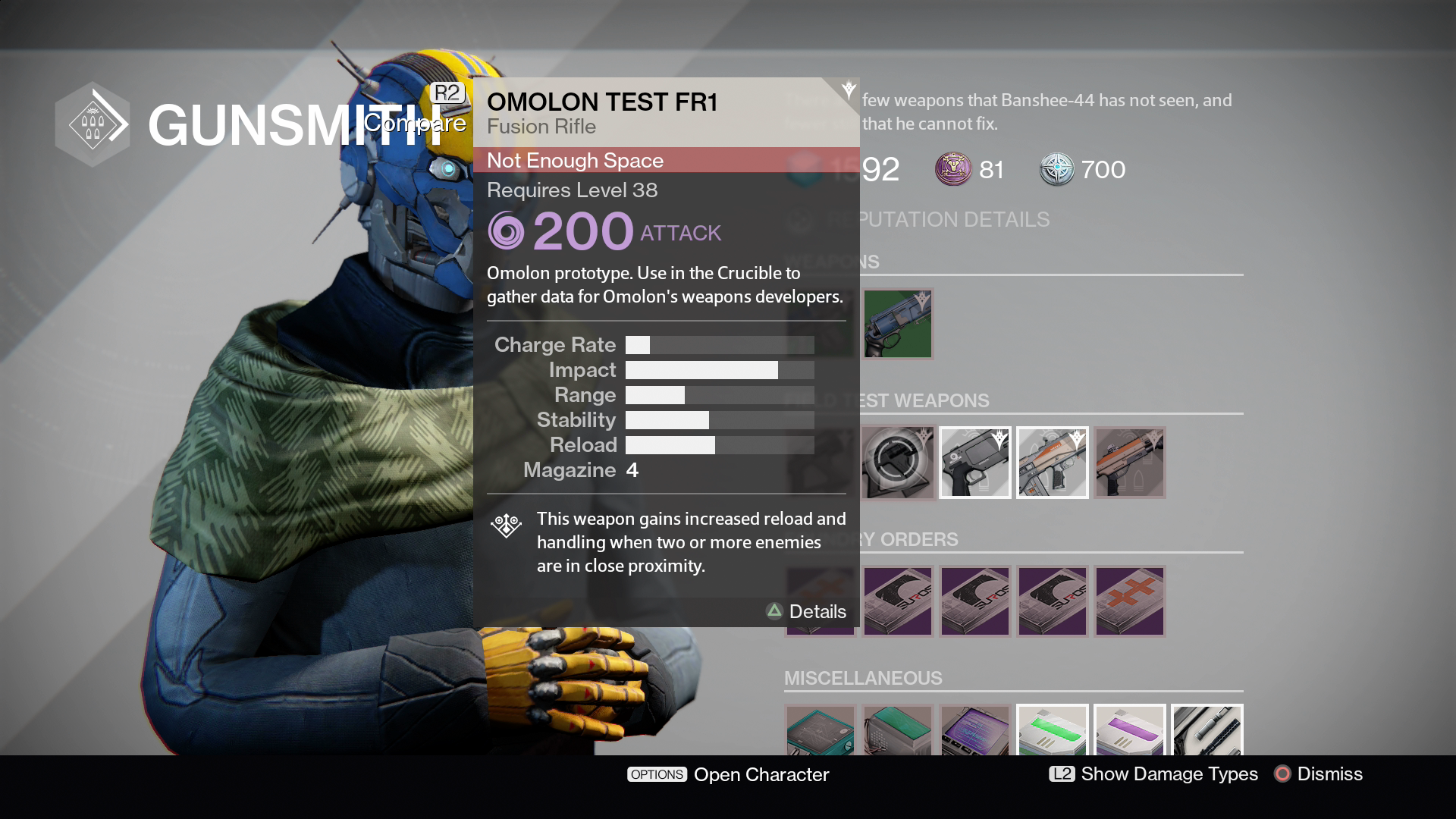Select the purple screen terminal item
1456x819 pixels.
(x=974, y=731)
